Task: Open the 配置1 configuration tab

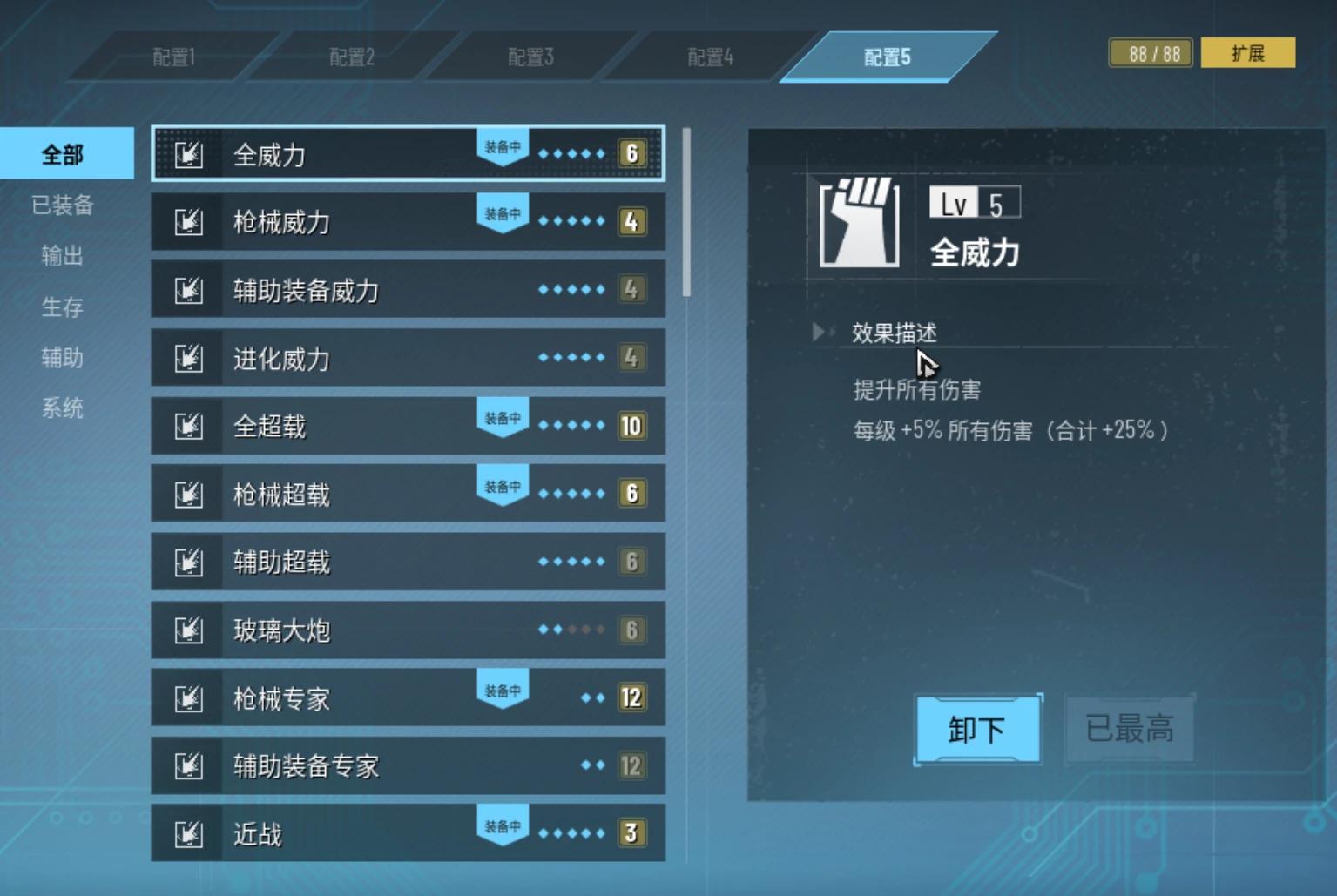Action: pos(172,57)
